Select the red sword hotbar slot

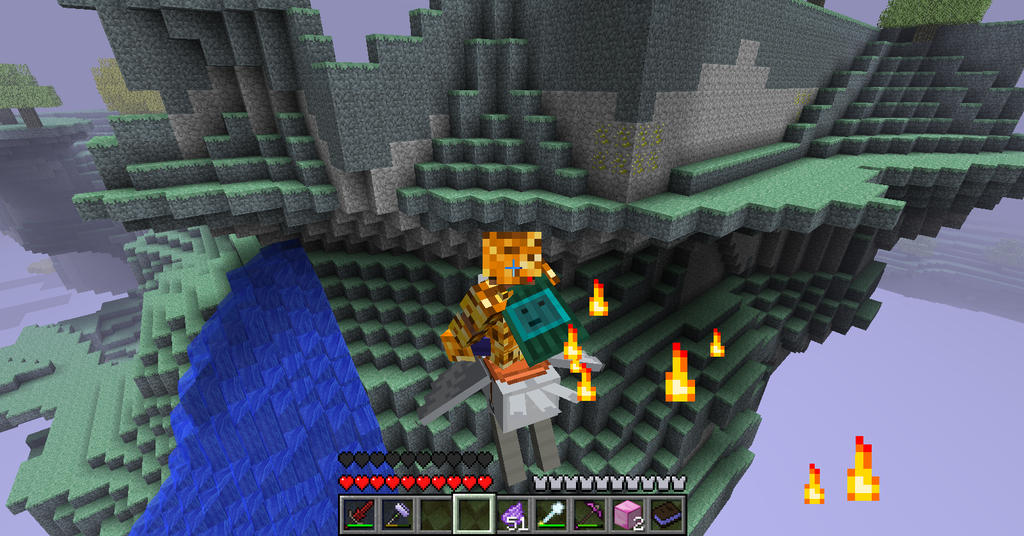tap(358, 515)
